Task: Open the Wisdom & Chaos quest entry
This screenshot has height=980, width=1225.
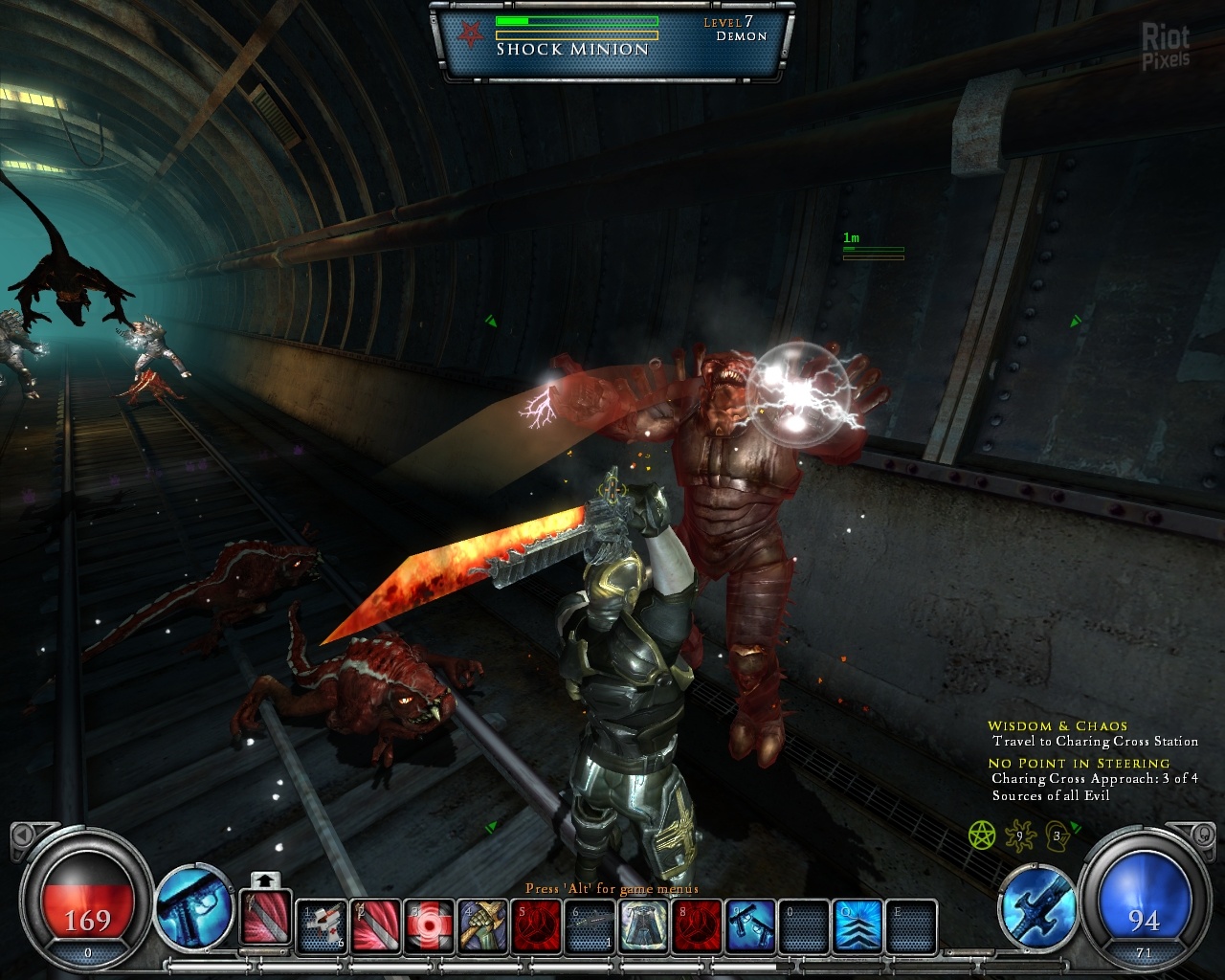Action: (1058, 726)
